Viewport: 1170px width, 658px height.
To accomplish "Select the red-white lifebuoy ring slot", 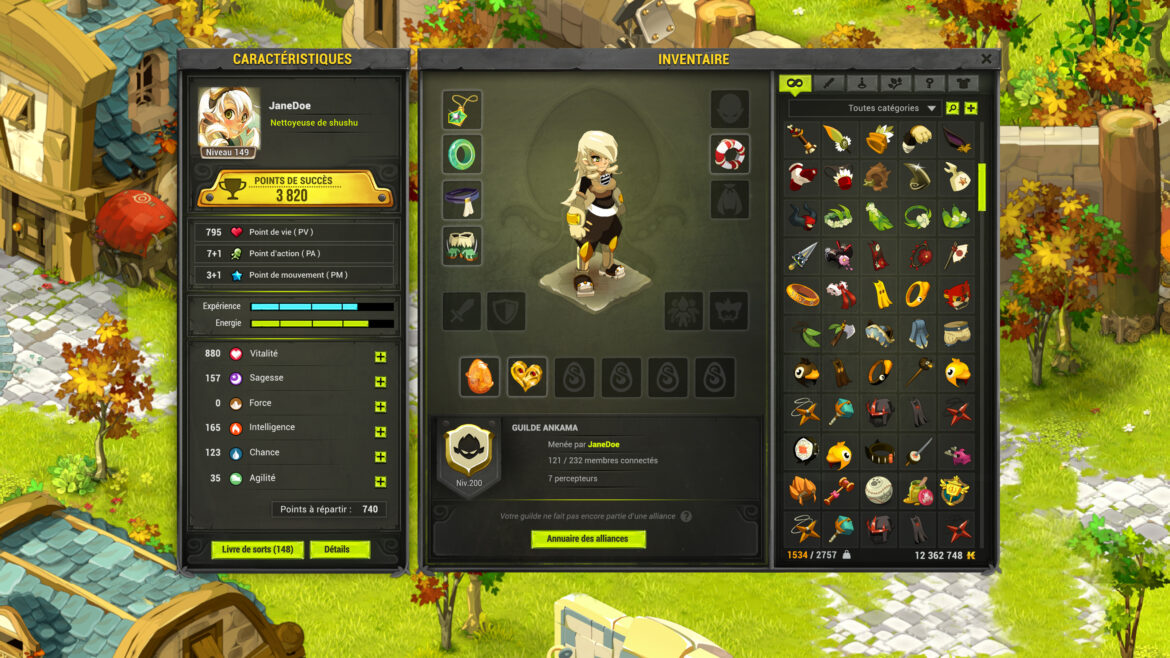I will point(730,154).
